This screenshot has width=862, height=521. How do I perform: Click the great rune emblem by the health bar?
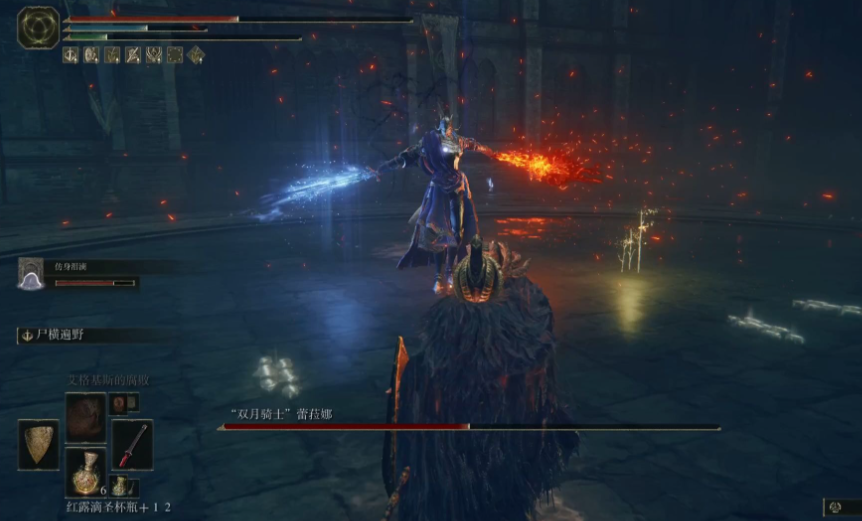tap(38, 27)
